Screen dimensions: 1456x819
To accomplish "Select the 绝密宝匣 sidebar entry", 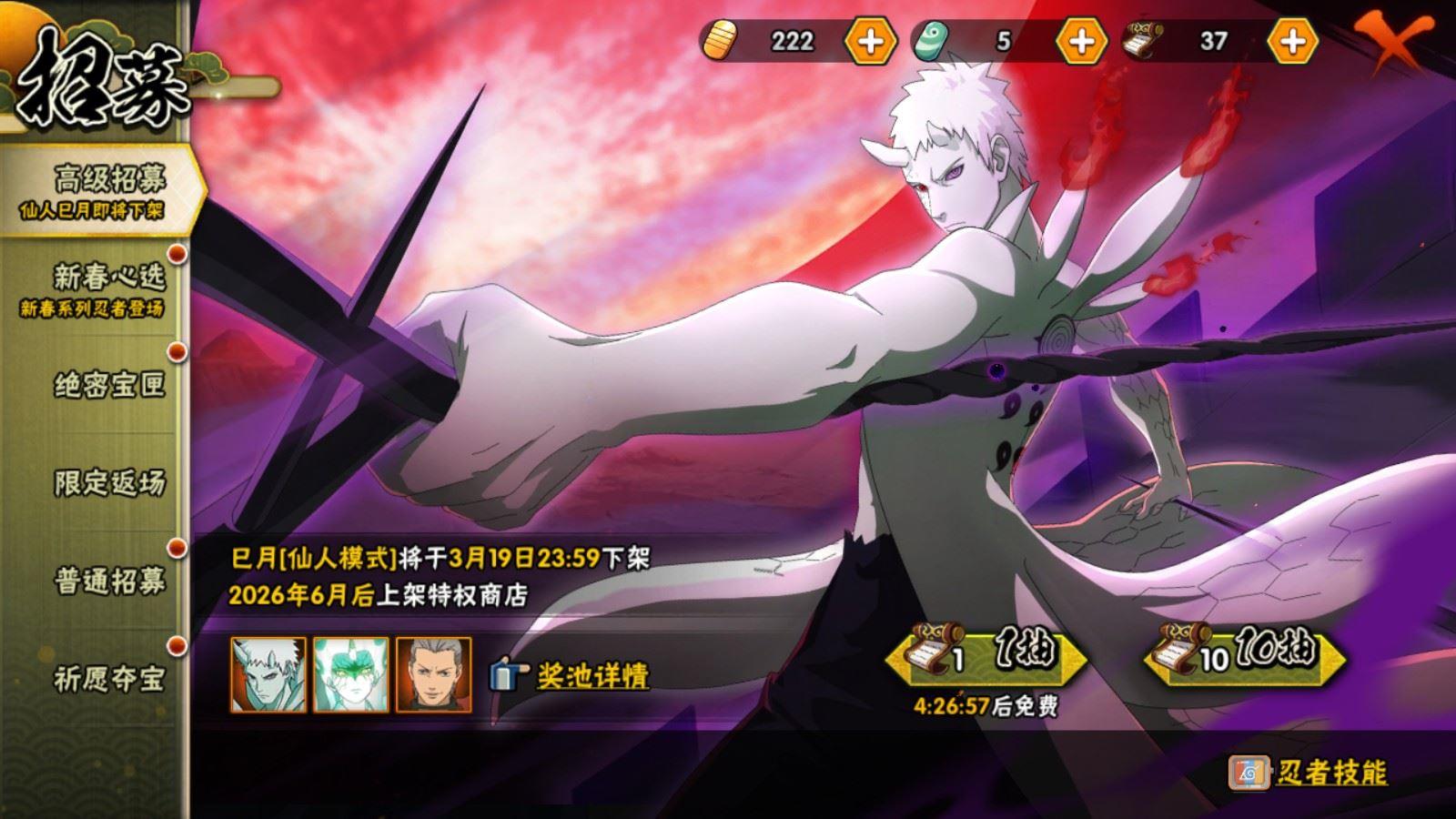I will pos(109,383).
